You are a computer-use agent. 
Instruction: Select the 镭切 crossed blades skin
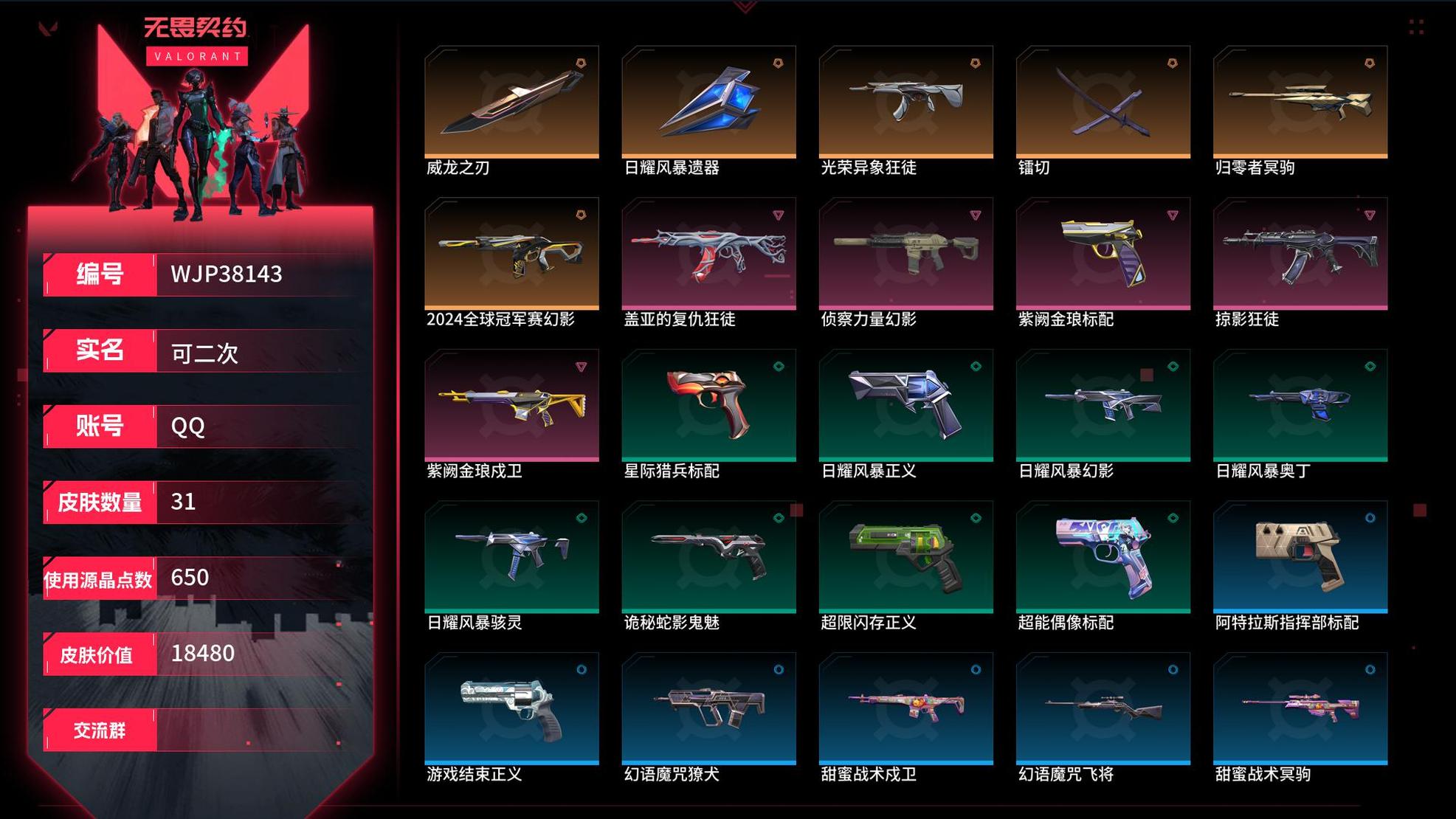[1103, 102]
